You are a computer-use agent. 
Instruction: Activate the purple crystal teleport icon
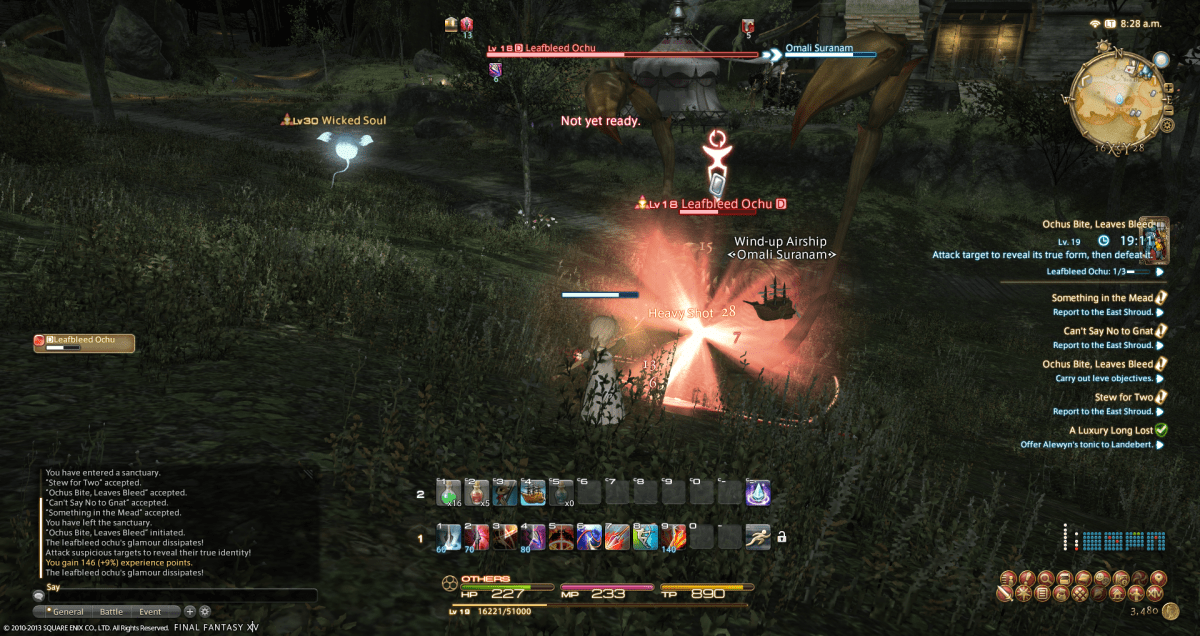click(x=757, y=493)
